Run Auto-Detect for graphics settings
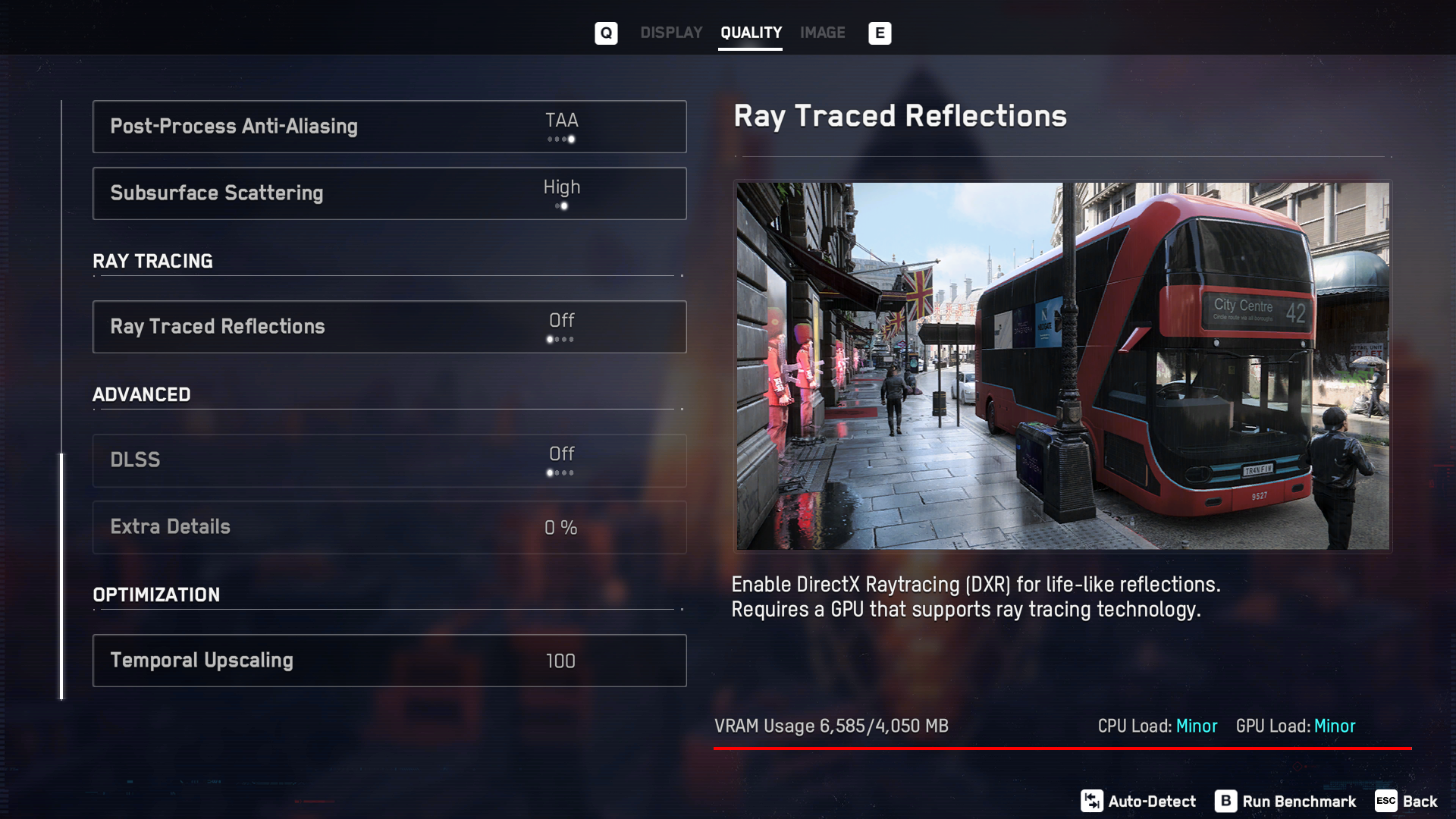This screenshot has width=1456, height=819. pyautogui.click(x=1138, y=801)
